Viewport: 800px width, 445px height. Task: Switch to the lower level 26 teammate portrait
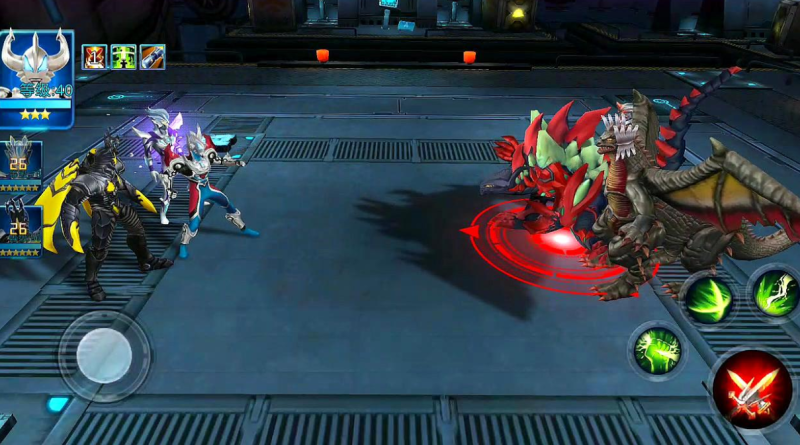[20, 226]
